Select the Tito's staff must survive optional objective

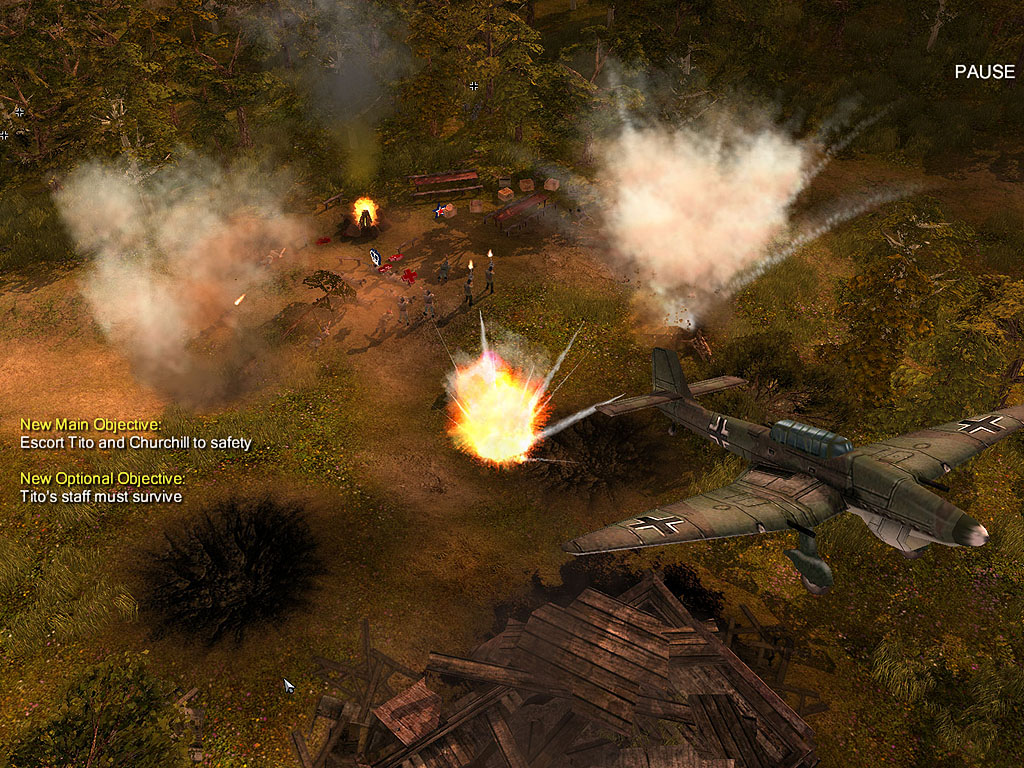point(101,496)
